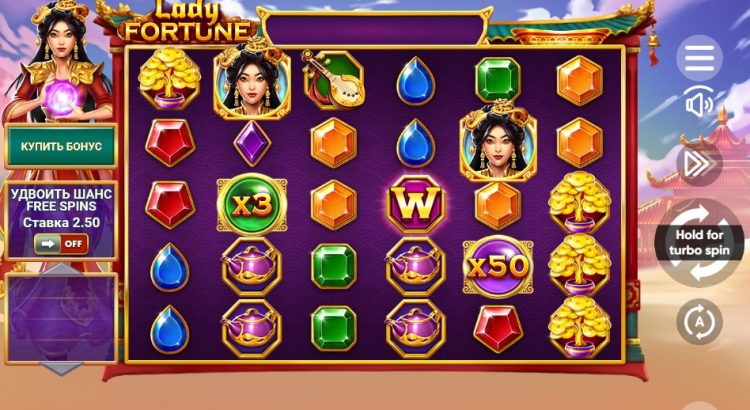Click the КУПИТЬ БОНУС buy bonus button
Screen dimensions: 750x410
pyautogui.click(x=61, y=146)
